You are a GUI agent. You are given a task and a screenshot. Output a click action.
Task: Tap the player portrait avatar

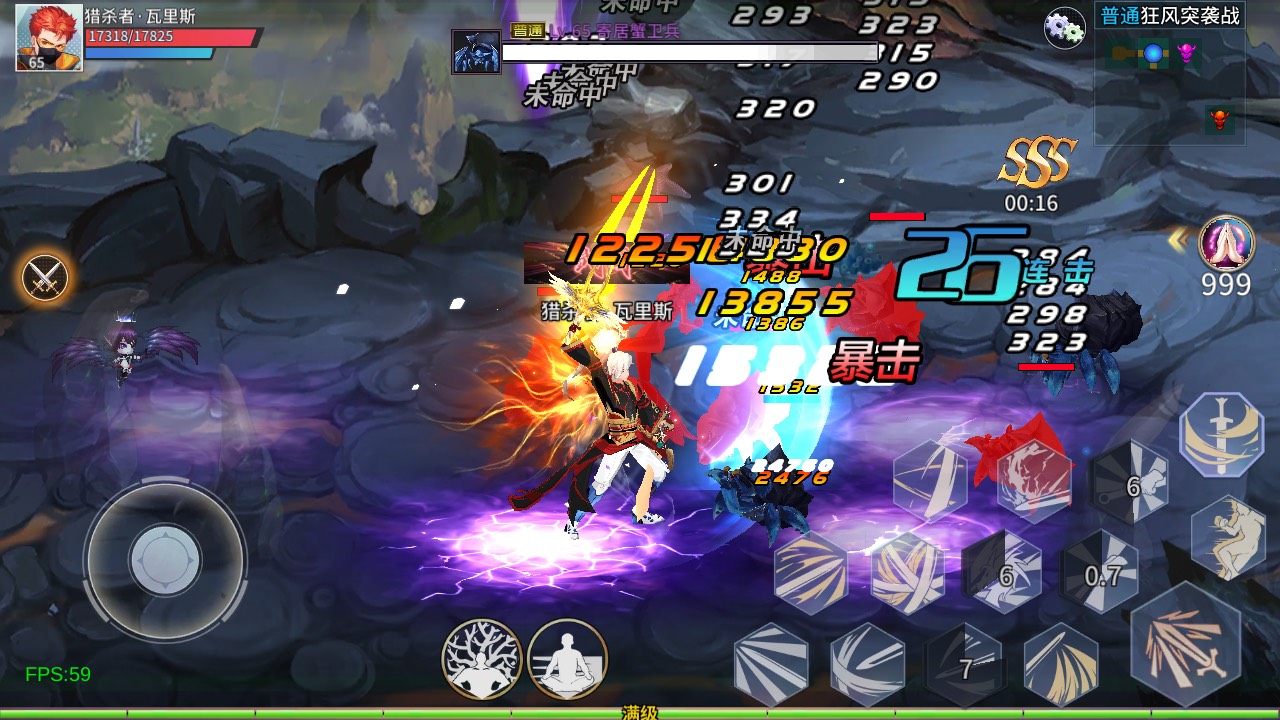[48, 38]
